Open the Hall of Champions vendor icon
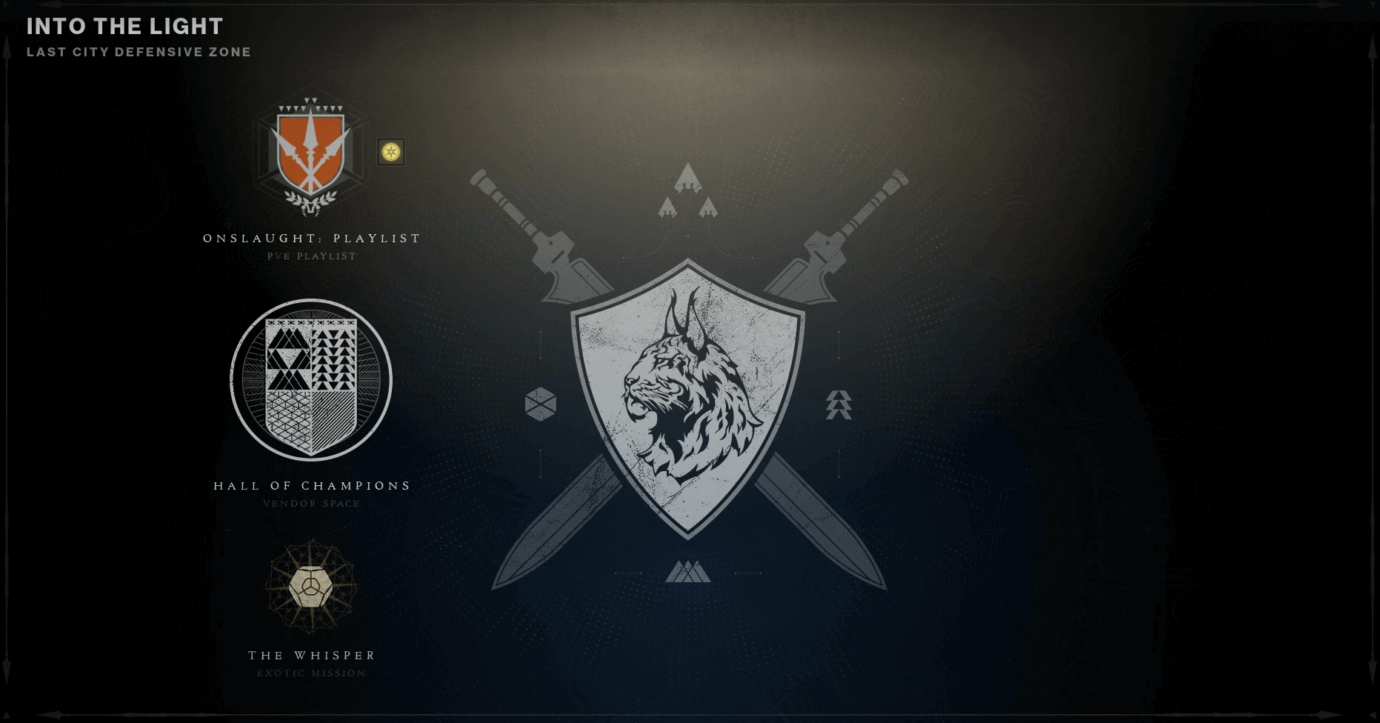This screenshot has height=723, width=1380. pyautogui.click(x=310, y=380)
